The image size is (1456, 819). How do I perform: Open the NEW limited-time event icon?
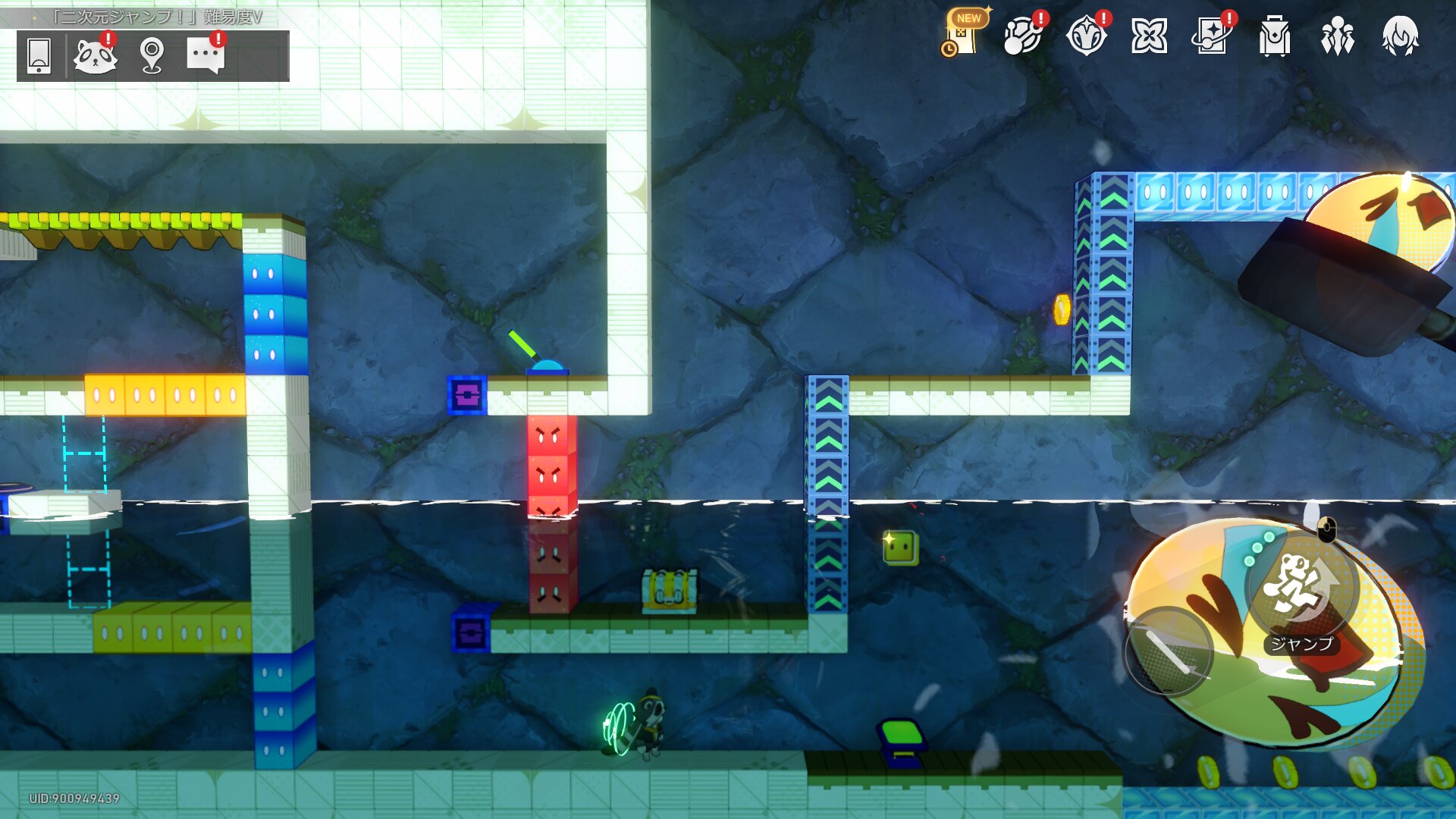pos(962,36)
